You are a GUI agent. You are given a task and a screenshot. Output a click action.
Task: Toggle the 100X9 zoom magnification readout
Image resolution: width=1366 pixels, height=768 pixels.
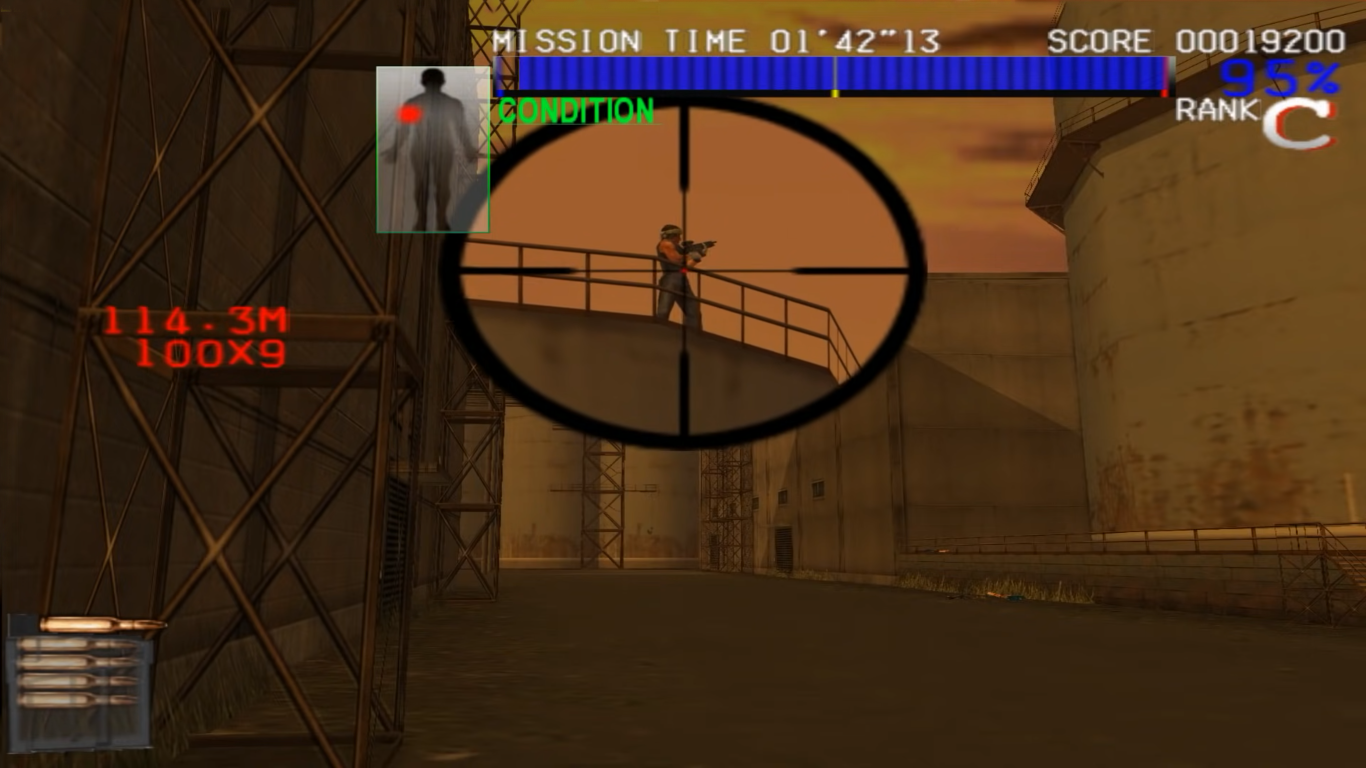208,354
